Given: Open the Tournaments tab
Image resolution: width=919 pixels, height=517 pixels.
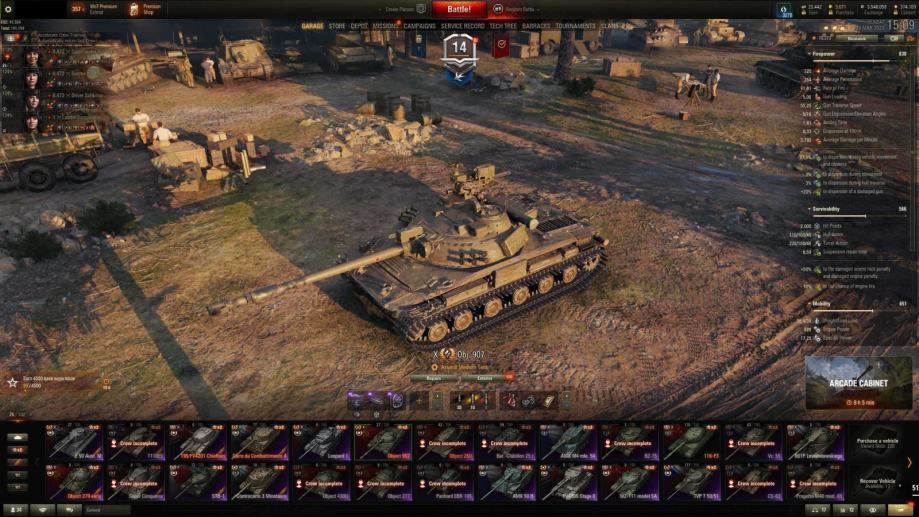Looking at the screenshot, I should click(x=575, y=26).
